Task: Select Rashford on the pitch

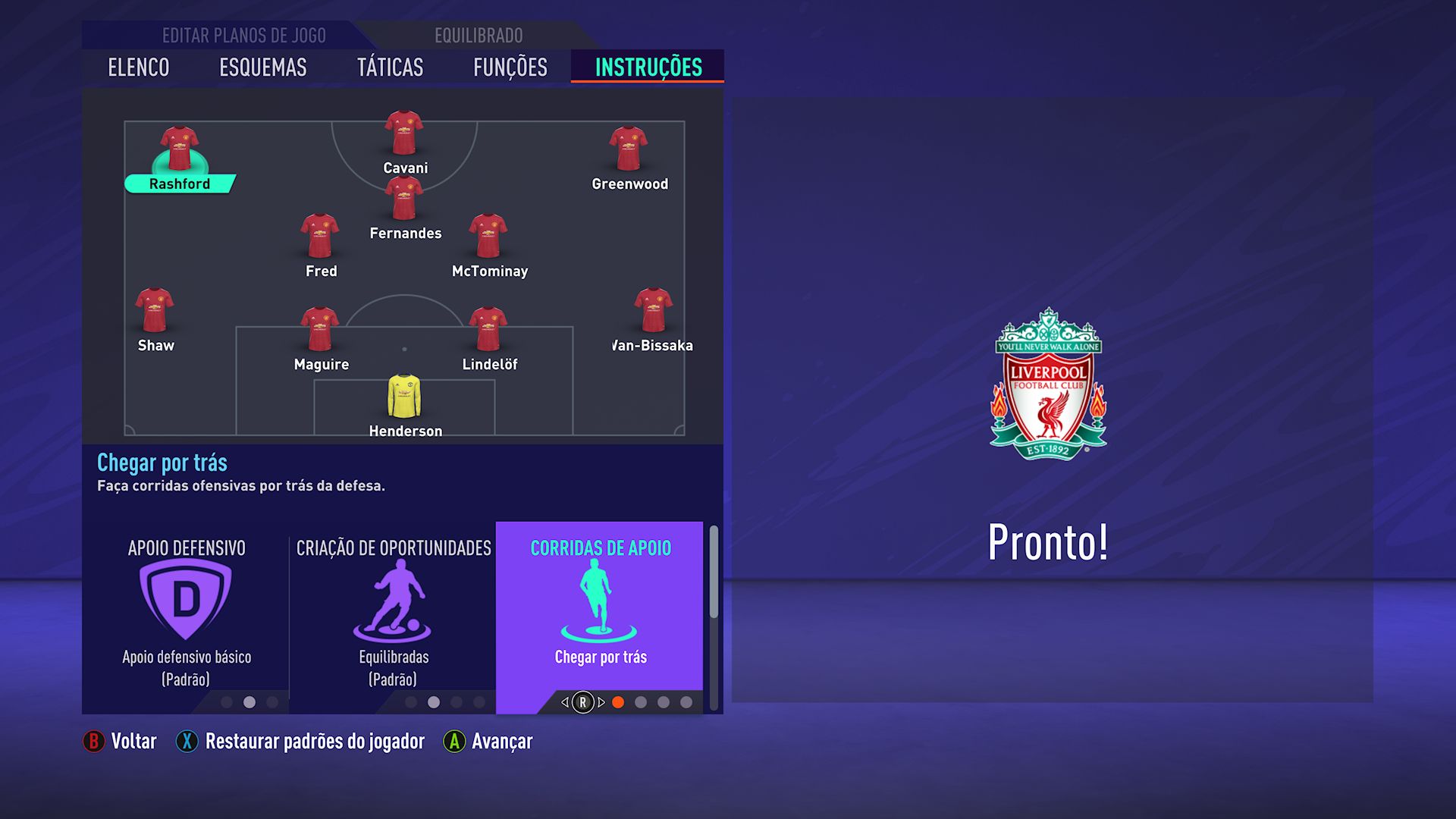Action: tap(180, 150)
